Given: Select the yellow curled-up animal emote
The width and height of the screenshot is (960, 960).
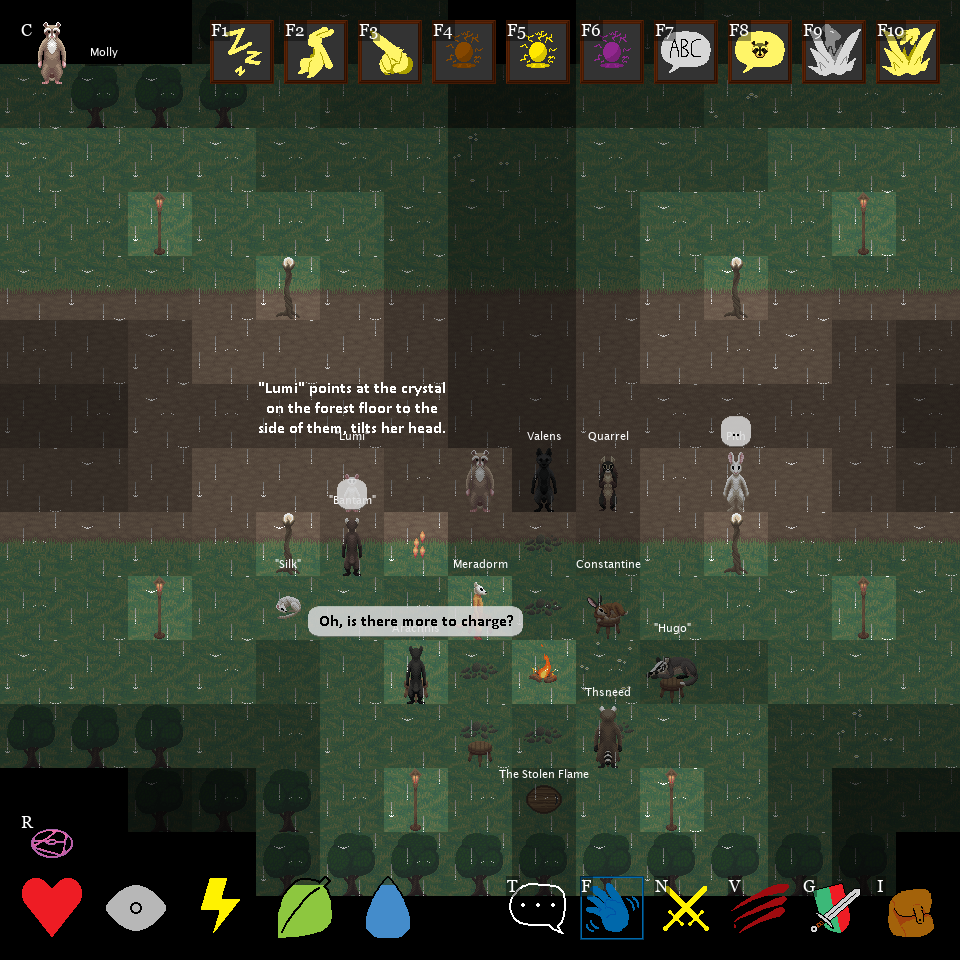Looking at the screenshot, I should [x=389, y=51].
